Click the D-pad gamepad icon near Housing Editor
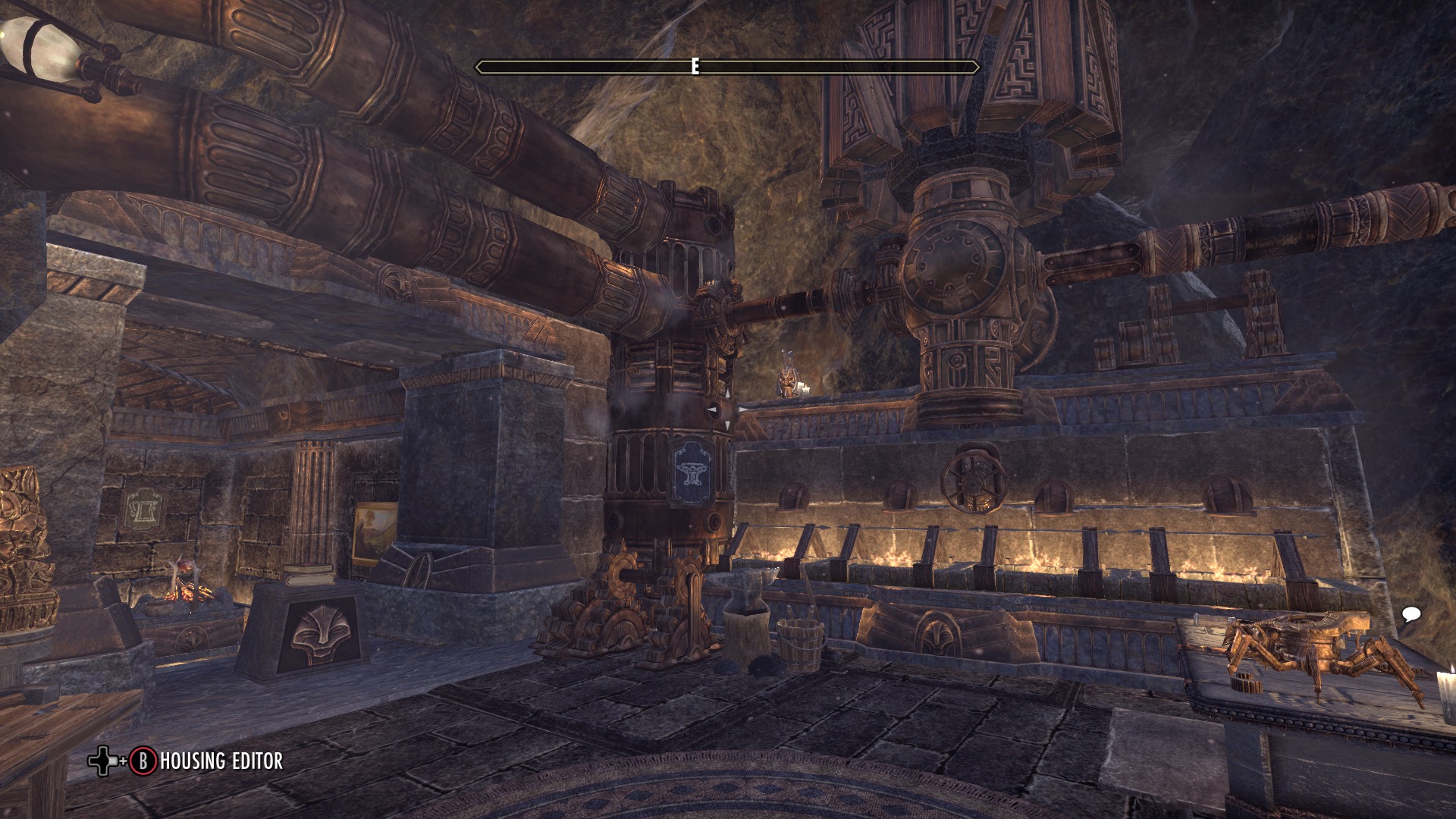Image resolution: width=1456 pixels, height=819 pixels. (102, 760)
